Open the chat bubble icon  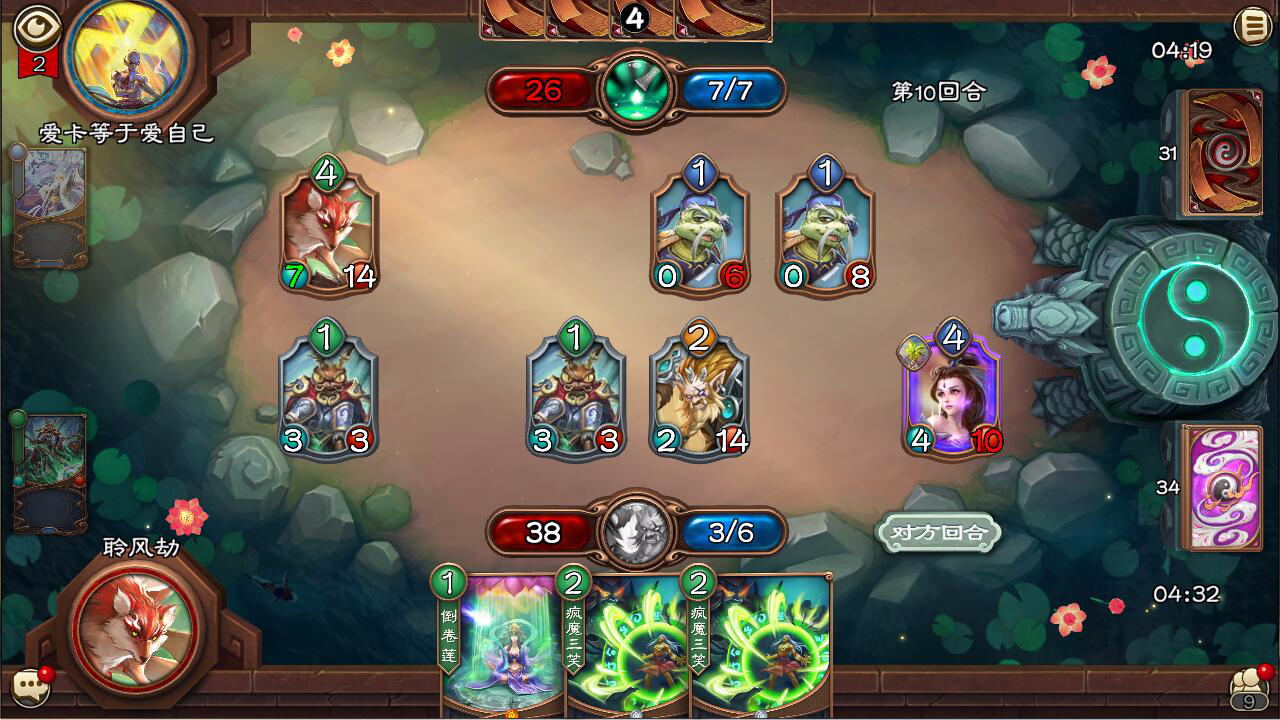point(30,686)
